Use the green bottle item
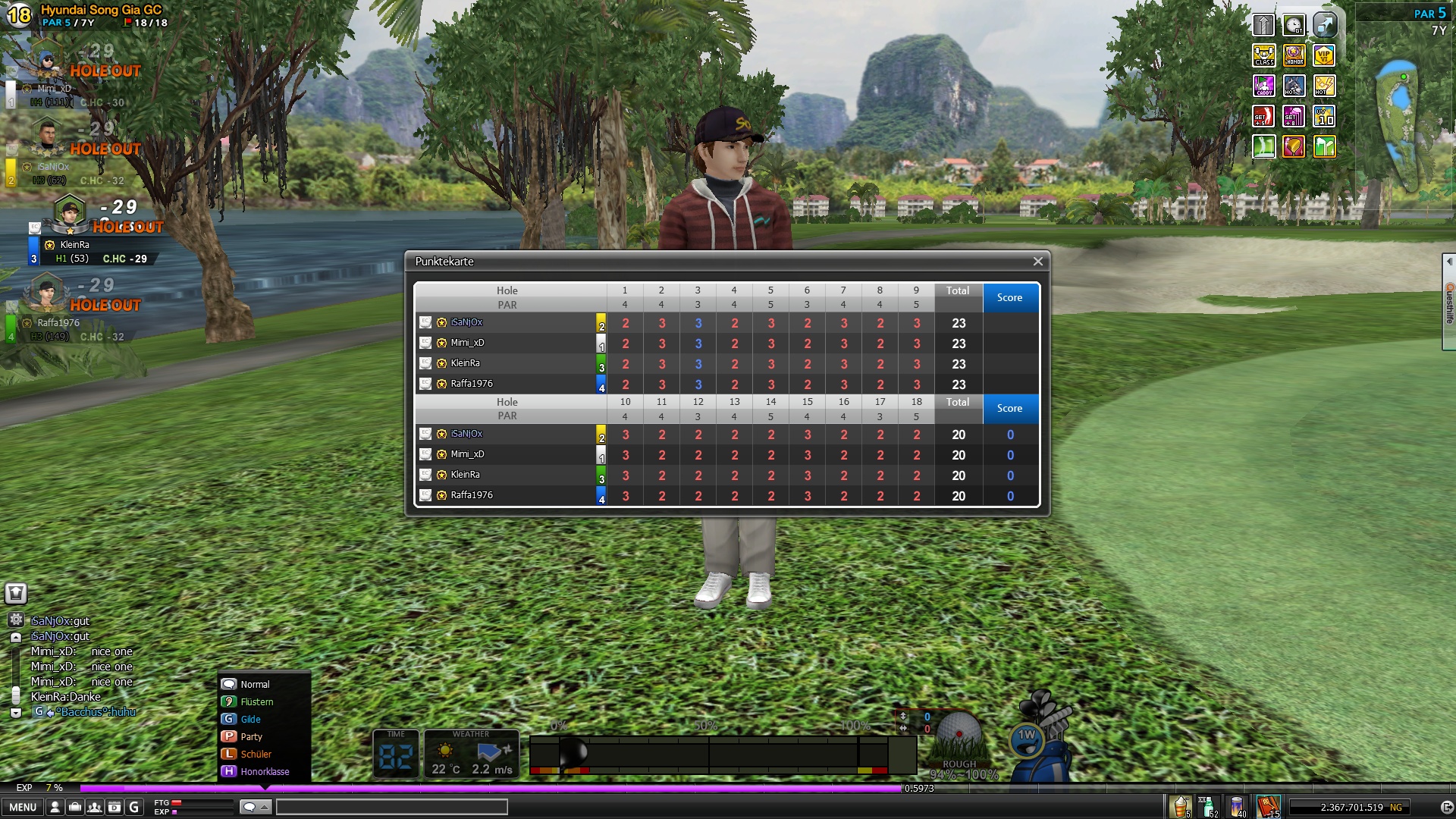This screenshot has width=1456, height=819. tap(1208, 806)
